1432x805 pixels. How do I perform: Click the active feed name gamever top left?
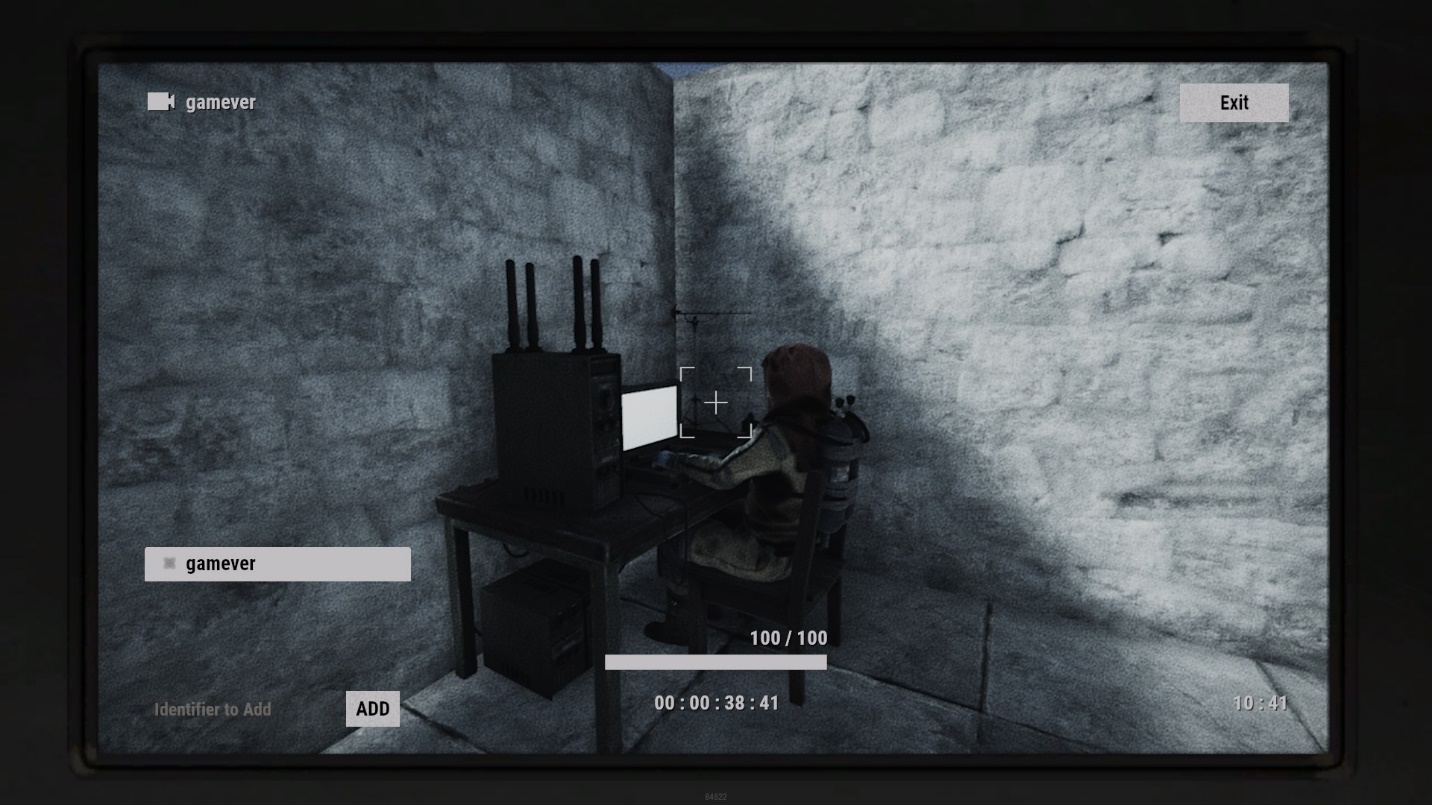tap(220, 101)
